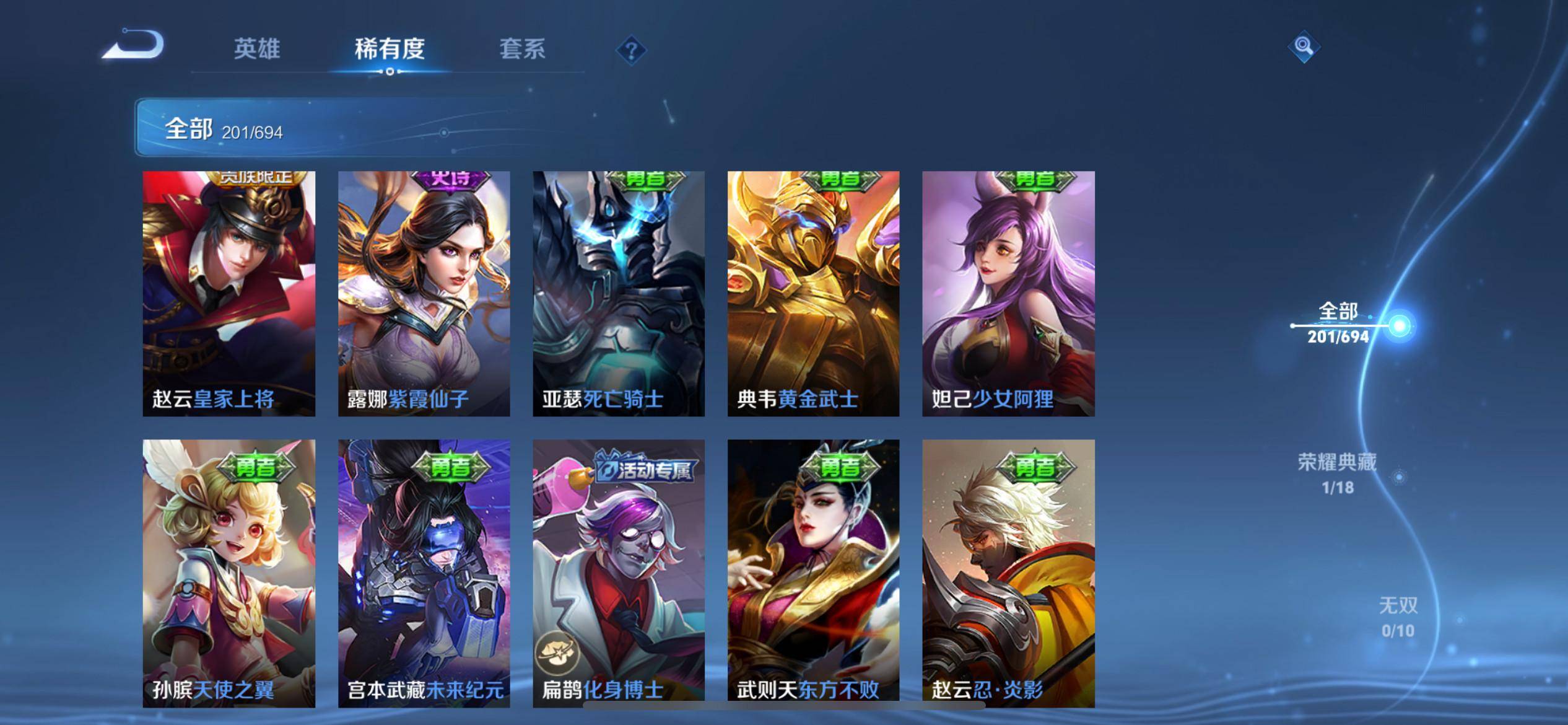This screenshot has height=725, width=1568.
Task: Open the magnifier search button
Action: coord(1304,47)
